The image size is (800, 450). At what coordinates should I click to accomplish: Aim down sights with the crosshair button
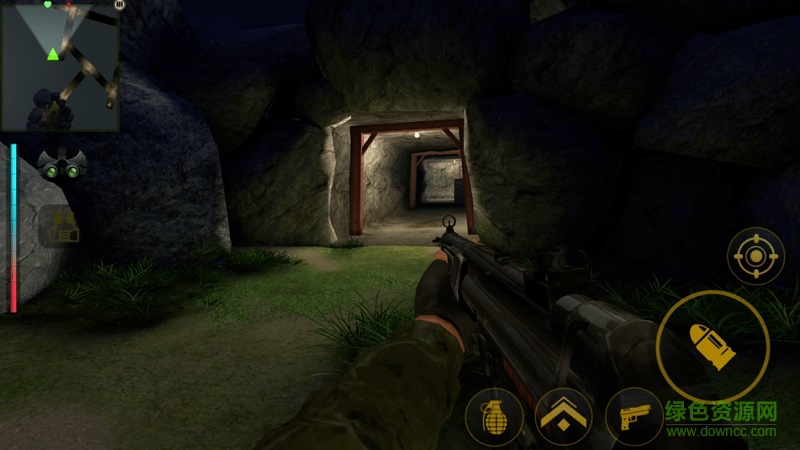click(x=755, y=257)
